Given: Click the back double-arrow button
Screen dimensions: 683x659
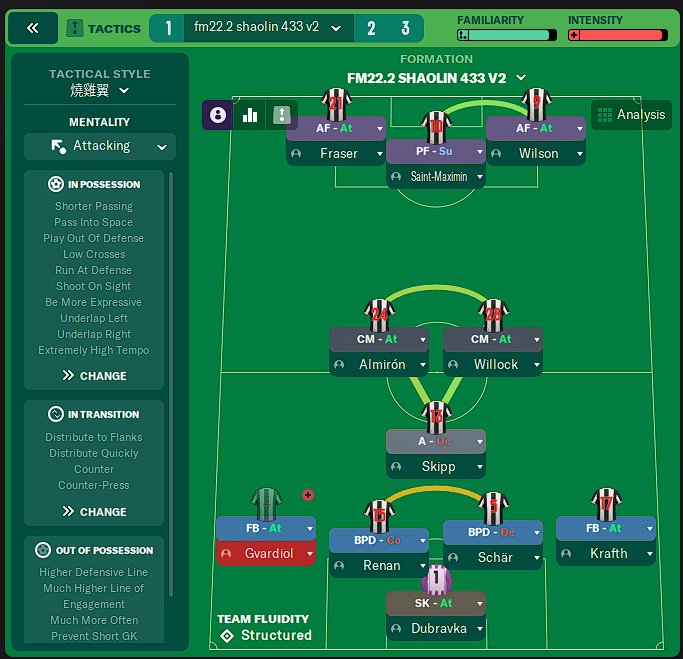Looking at the screenshot, I should coord(32,28).
